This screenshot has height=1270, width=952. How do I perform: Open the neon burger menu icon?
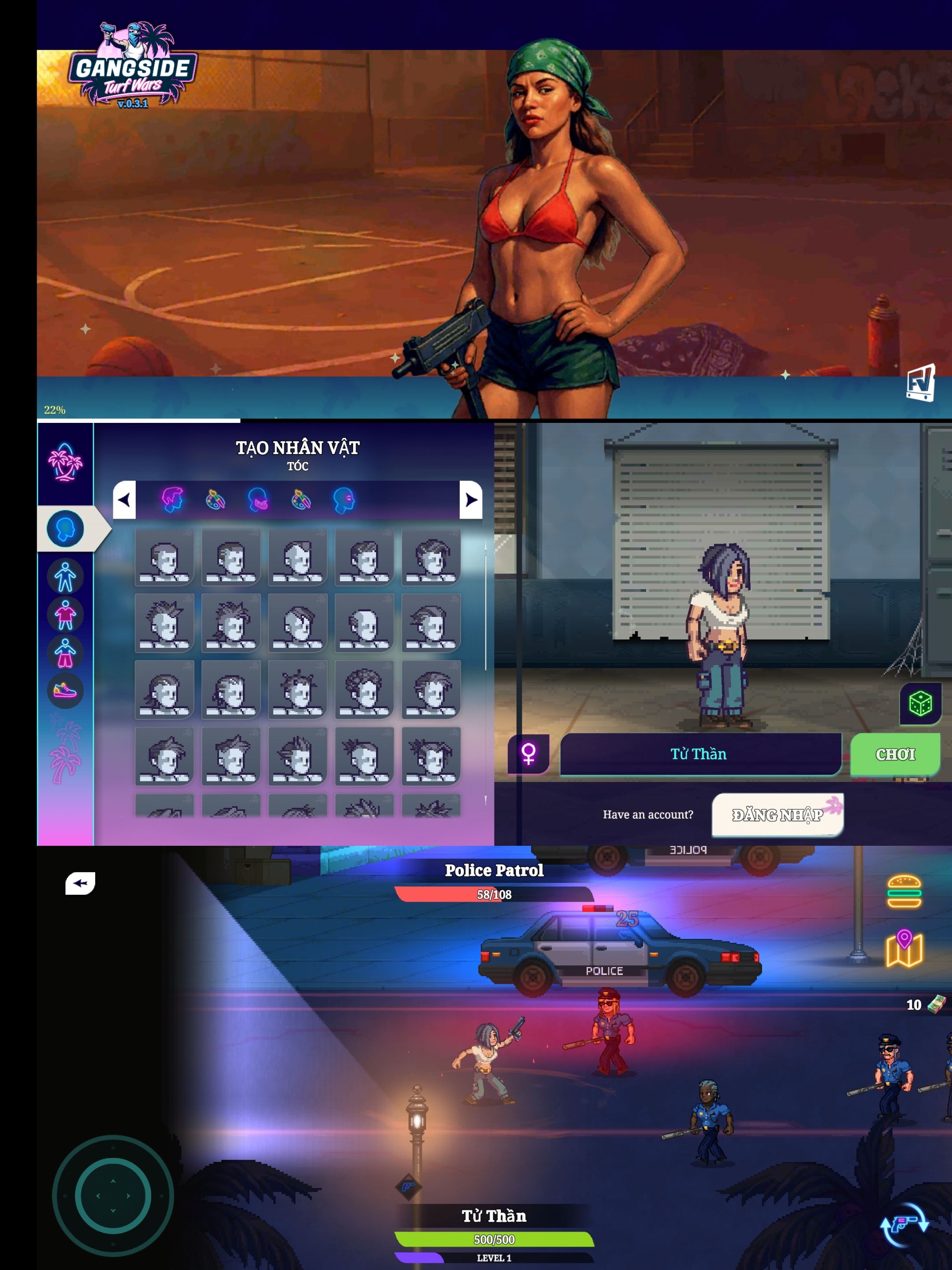(904, 891)
